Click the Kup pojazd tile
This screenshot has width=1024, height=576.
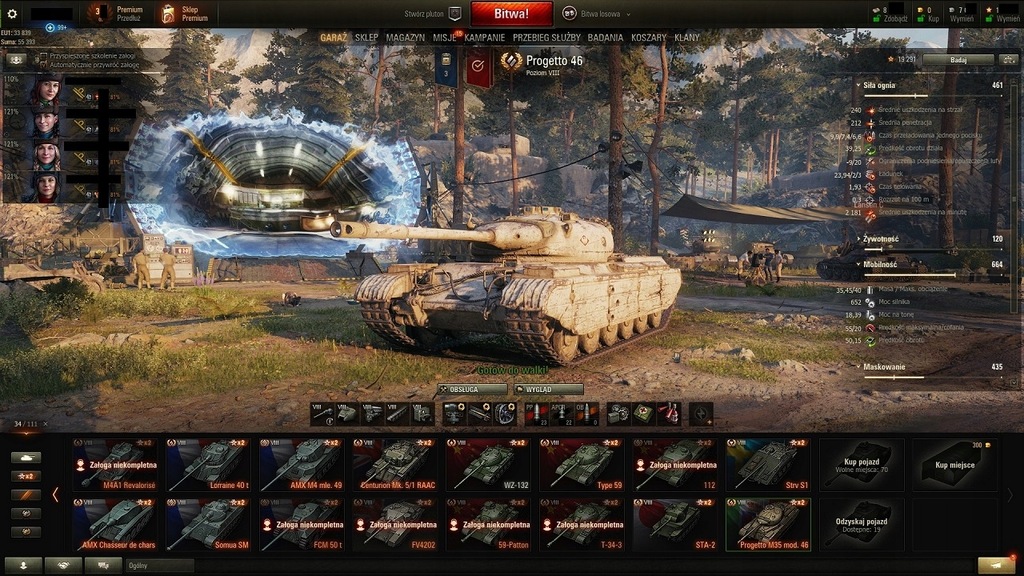tap(861, 464)
